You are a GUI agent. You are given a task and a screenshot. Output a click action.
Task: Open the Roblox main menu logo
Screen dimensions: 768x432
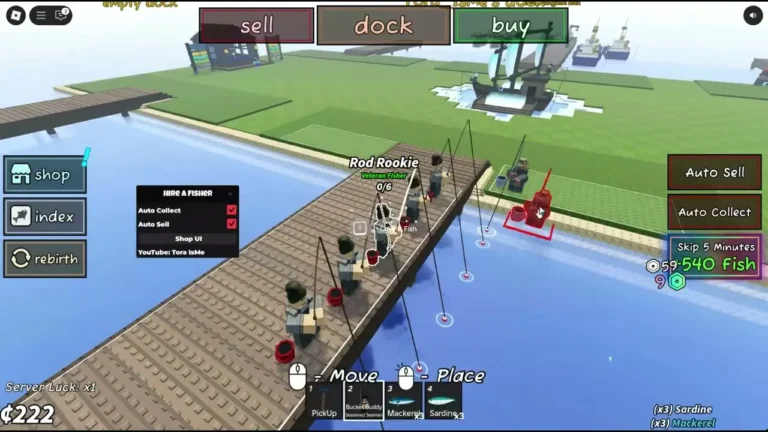(x=15, y=15)
